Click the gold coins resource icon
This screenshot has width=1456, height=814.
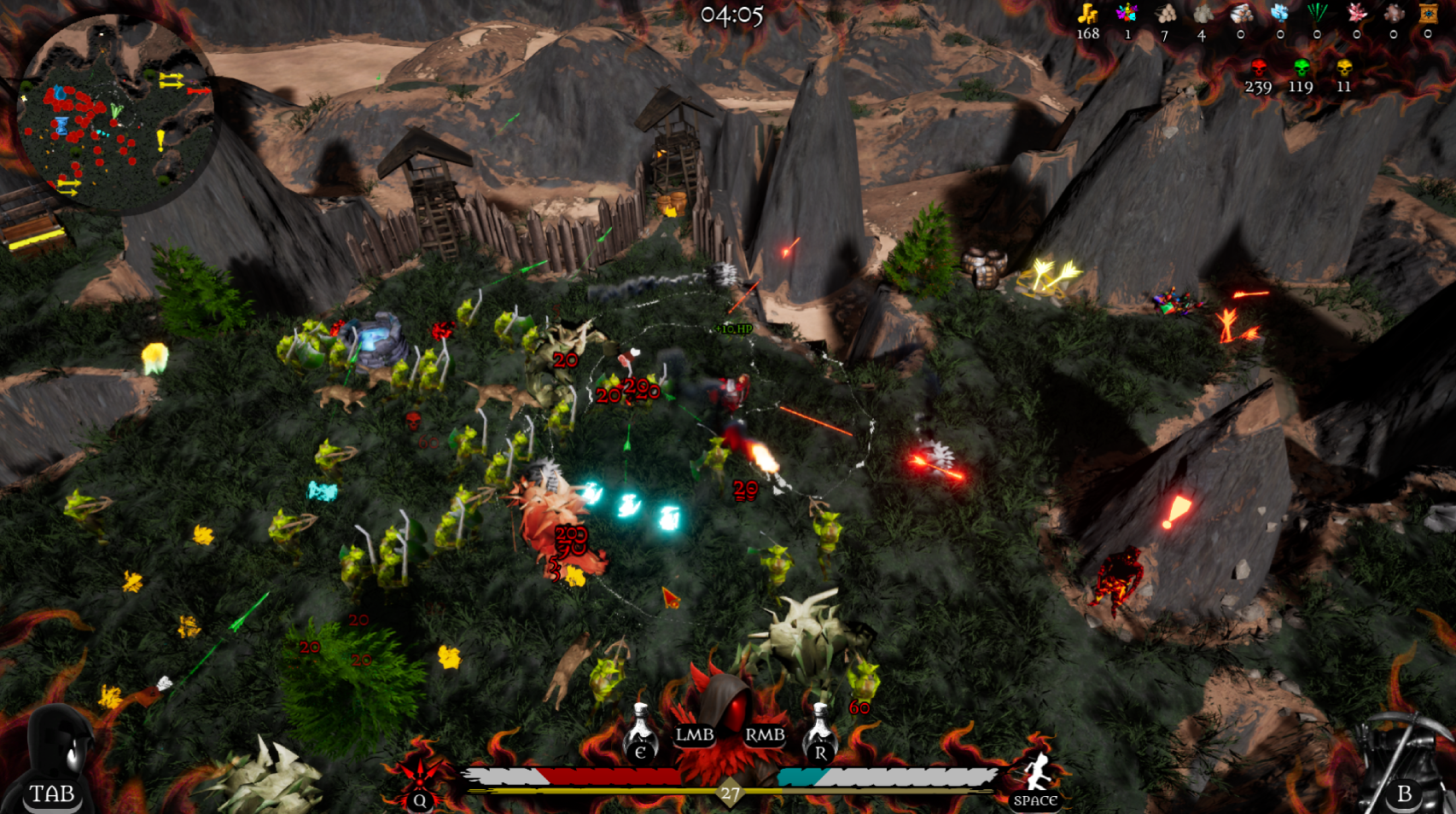1087,14
